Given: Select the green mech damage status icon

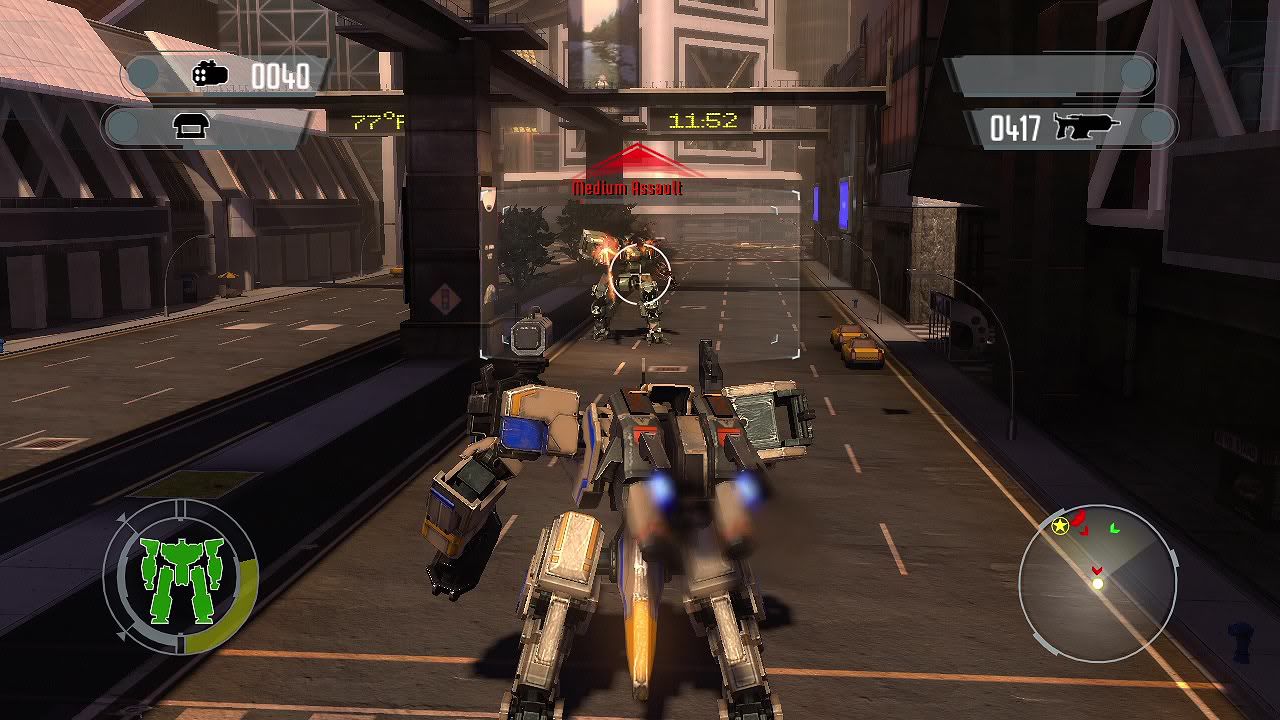Looking at the screenshot, I should click(180, 578).
